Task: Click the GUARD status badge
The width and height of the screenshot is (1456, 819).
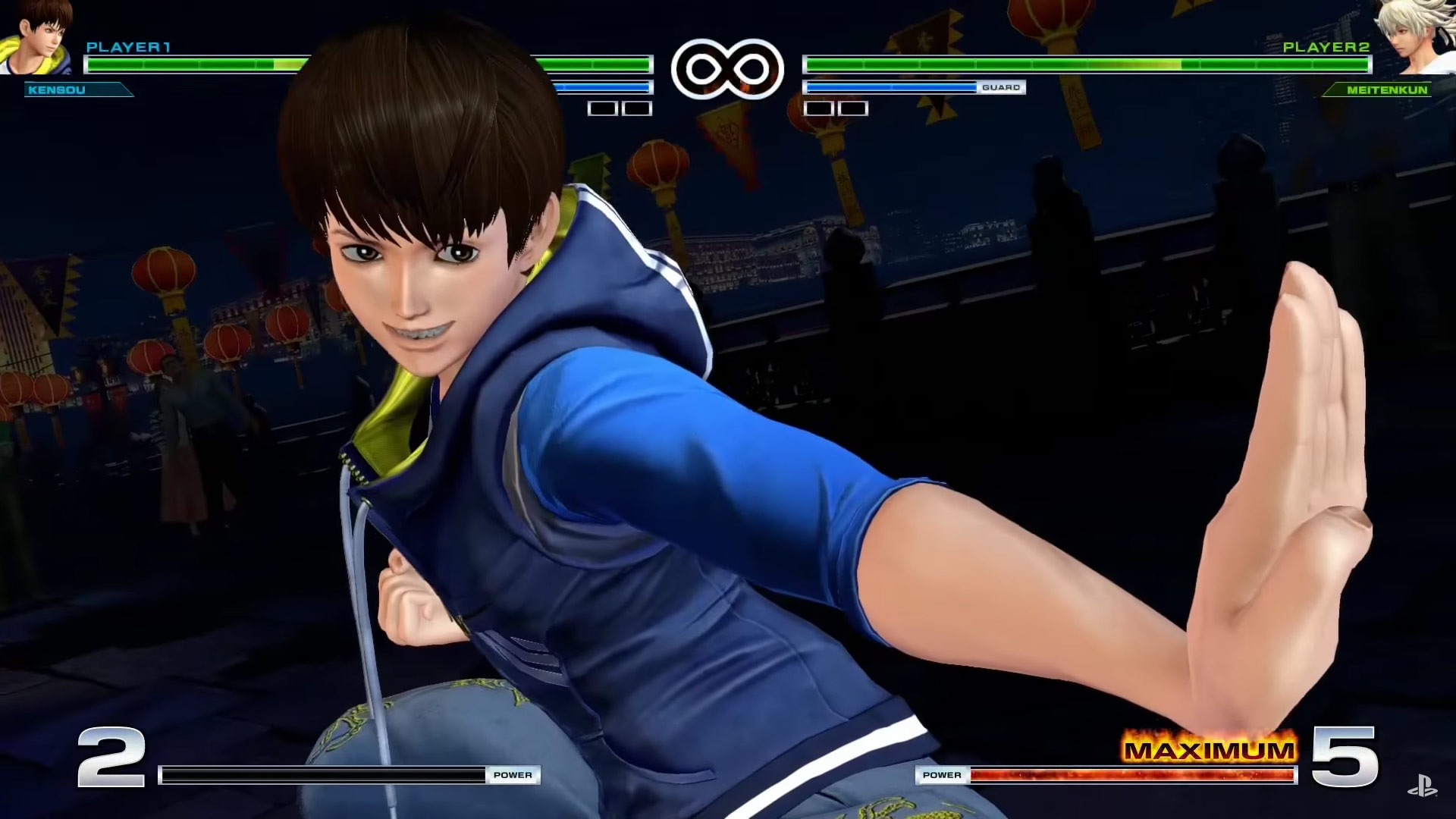Action: pyautogui.click(x=1003, y=87)
